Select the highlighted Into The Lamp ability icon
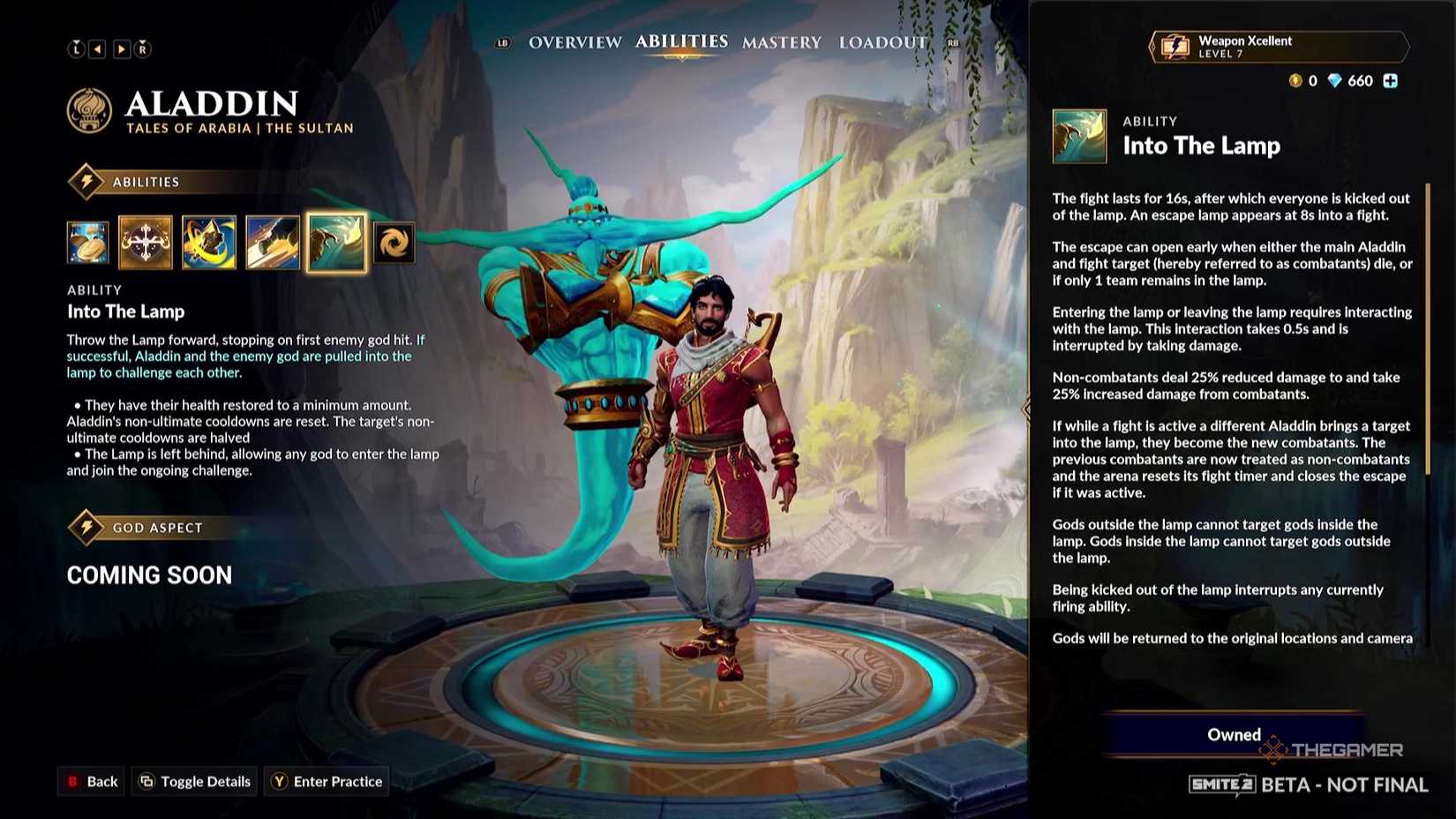Viewport: 1456px width, 819px height. coord(334,243)
